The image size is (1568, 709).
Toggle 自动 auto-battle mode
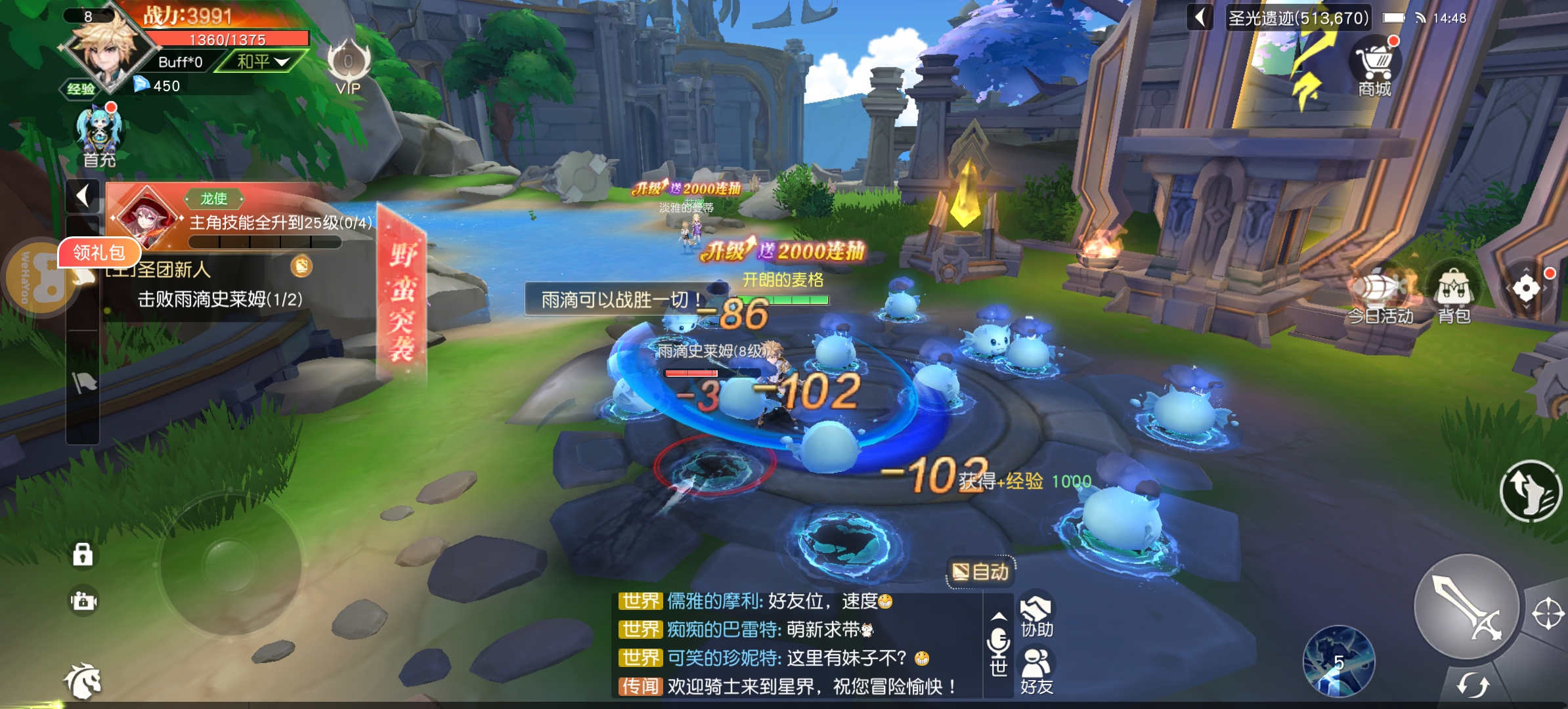click(x=981, y=570)
